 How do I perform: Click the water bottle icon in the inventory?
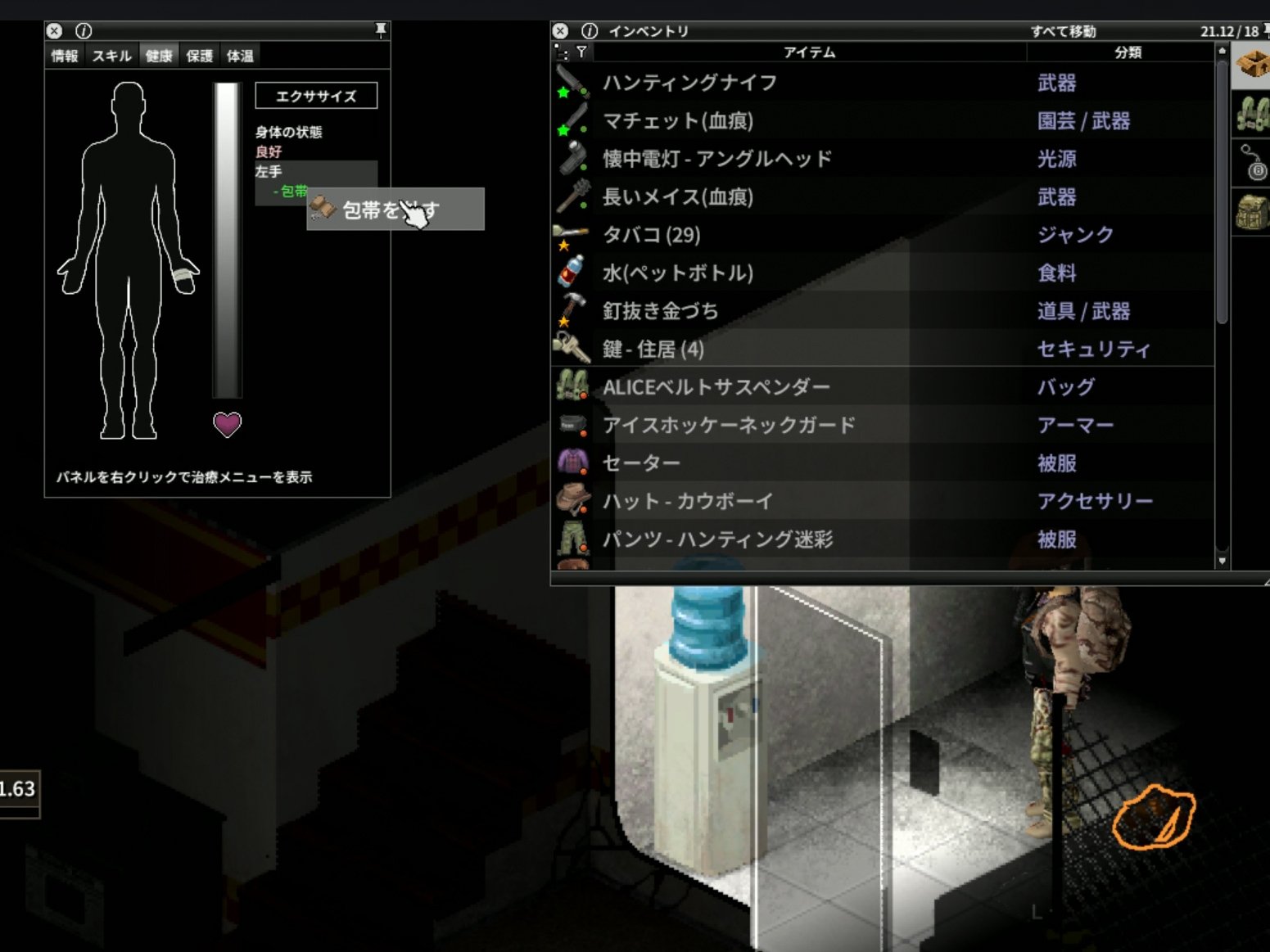click(571, 271)
